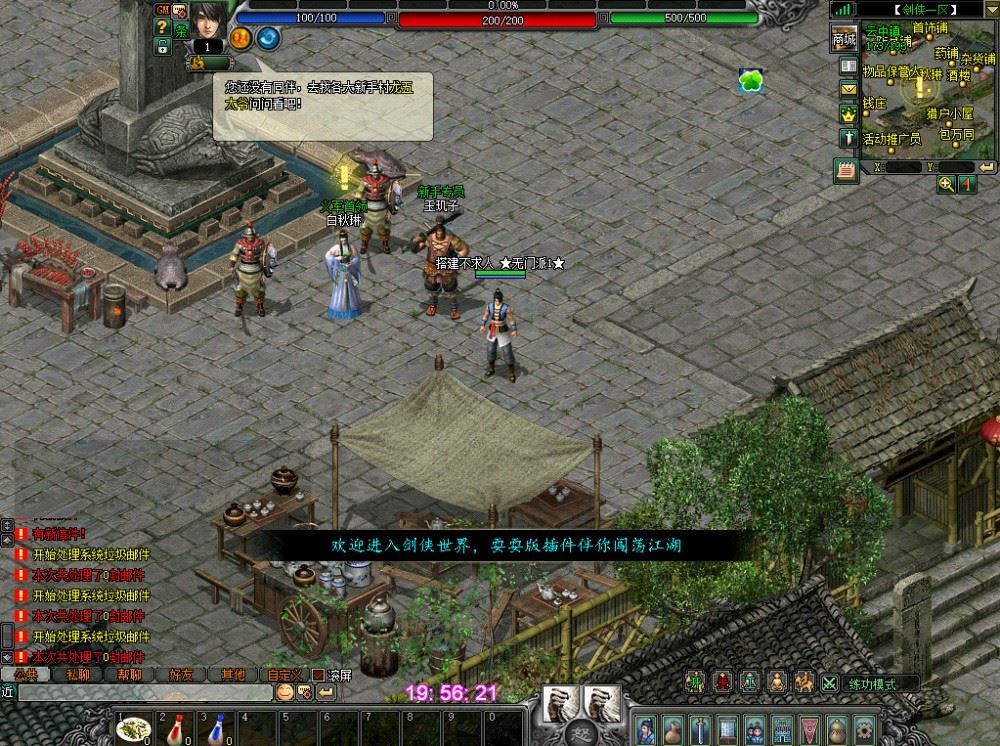Switch to the 自定义 chat tab
Screen dimensions: 1000x746
point(285,675)
